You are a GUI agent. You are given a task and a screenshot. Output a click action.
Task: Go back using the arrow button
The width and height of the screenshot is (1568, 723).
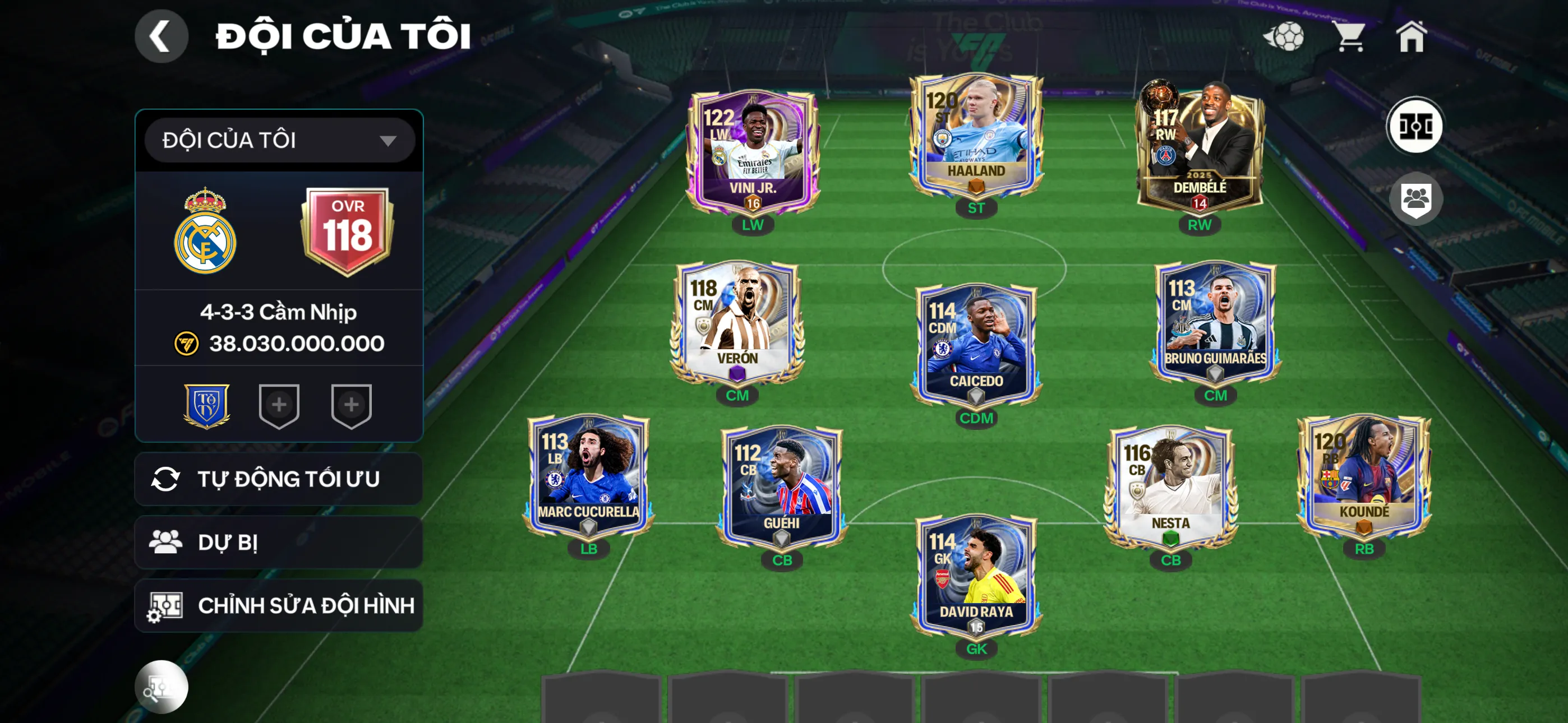coord(161,36)
